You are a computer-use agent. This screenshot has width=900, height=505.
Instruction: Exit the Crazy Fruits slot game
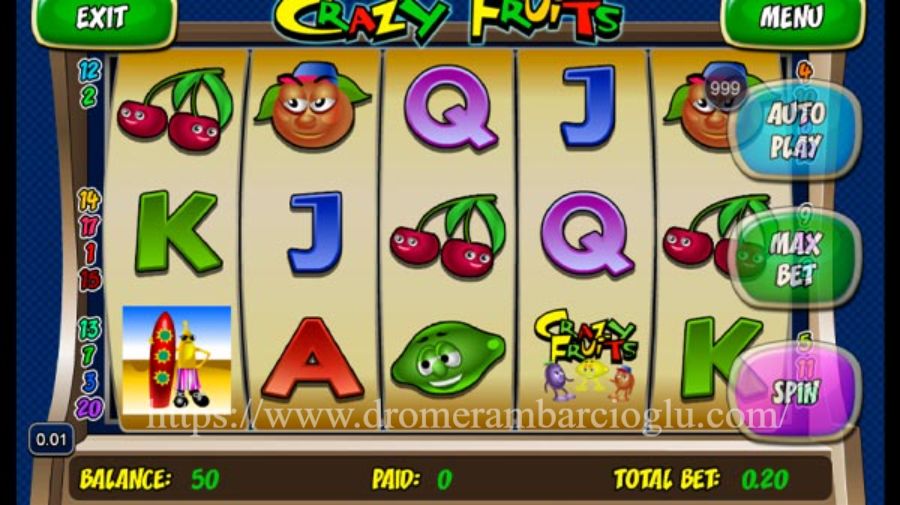(x=101, y=18)
